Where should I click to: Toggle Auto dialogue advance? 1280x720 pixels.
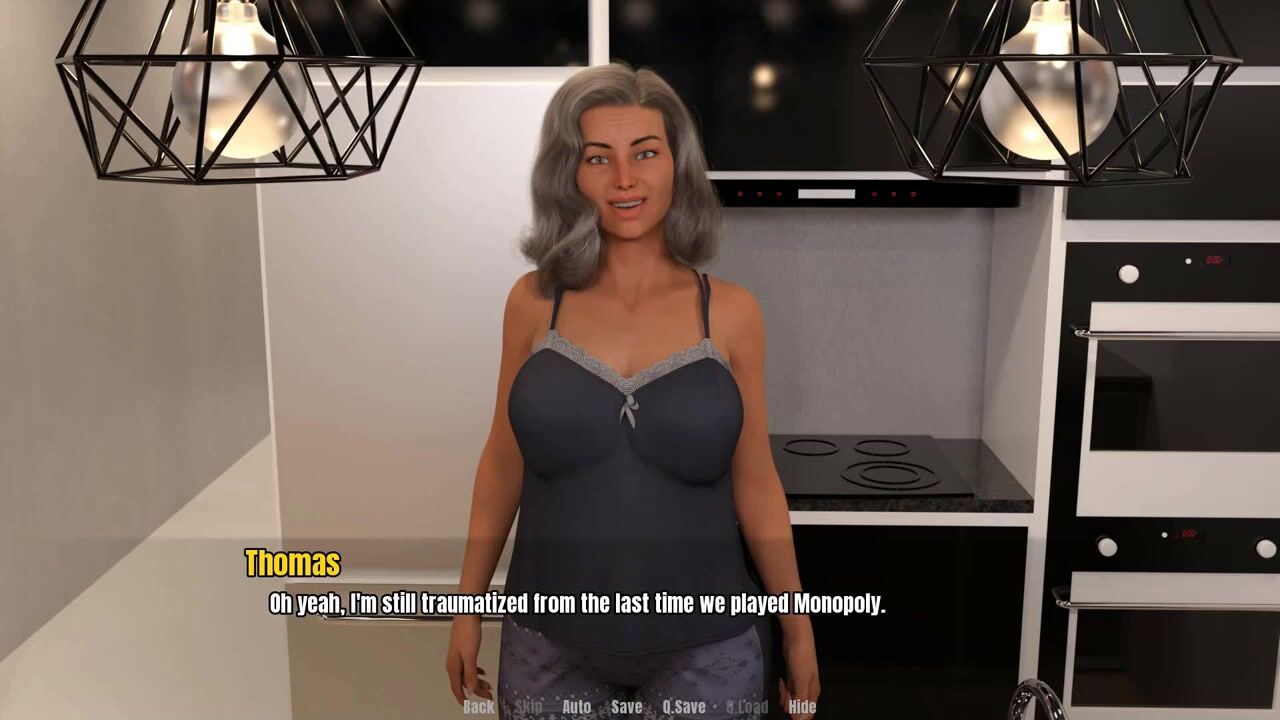(x=576, y=706)
